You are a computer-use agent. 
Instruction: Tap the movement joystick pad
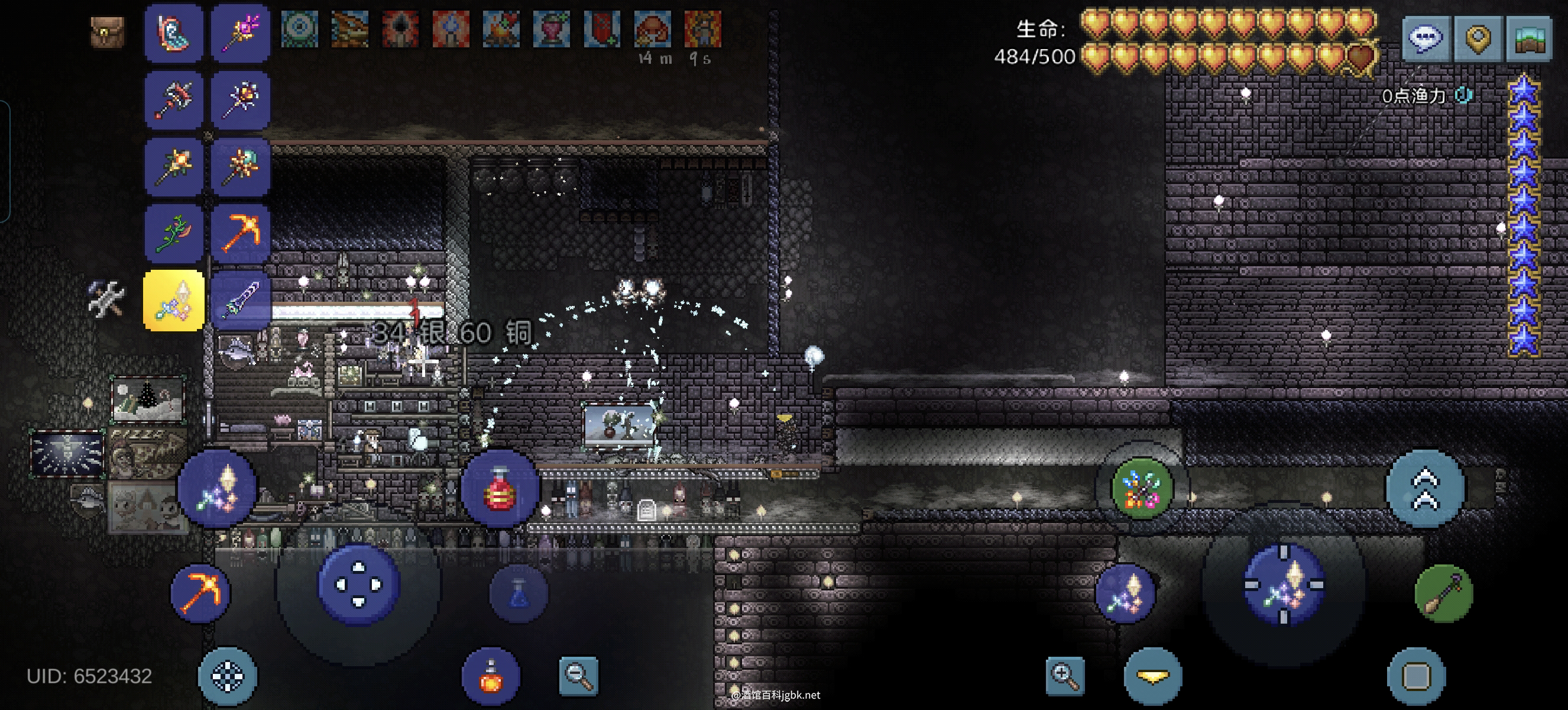(x=358, y=585)
